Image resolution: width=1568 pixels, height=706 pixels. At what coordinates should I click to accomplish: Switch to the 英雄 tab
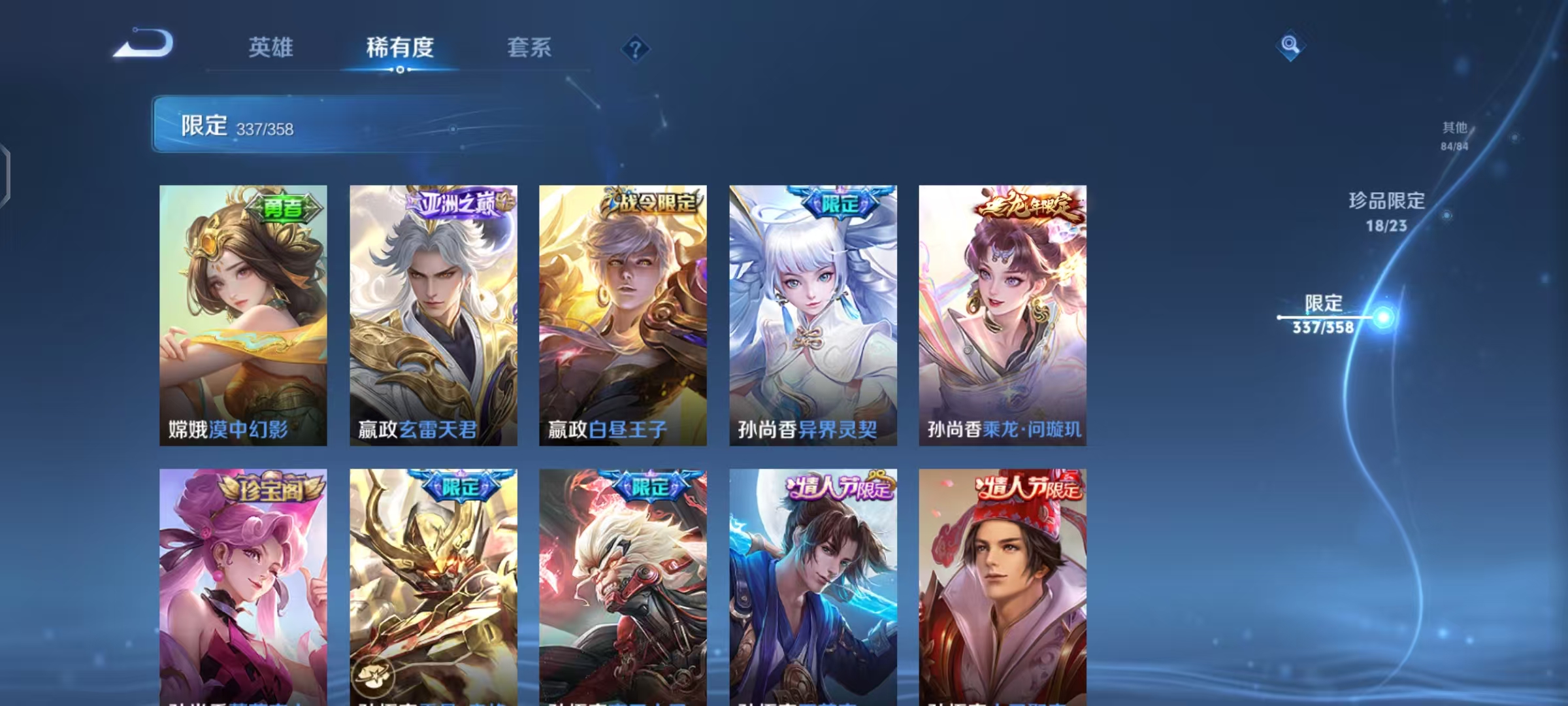(272, 48)
